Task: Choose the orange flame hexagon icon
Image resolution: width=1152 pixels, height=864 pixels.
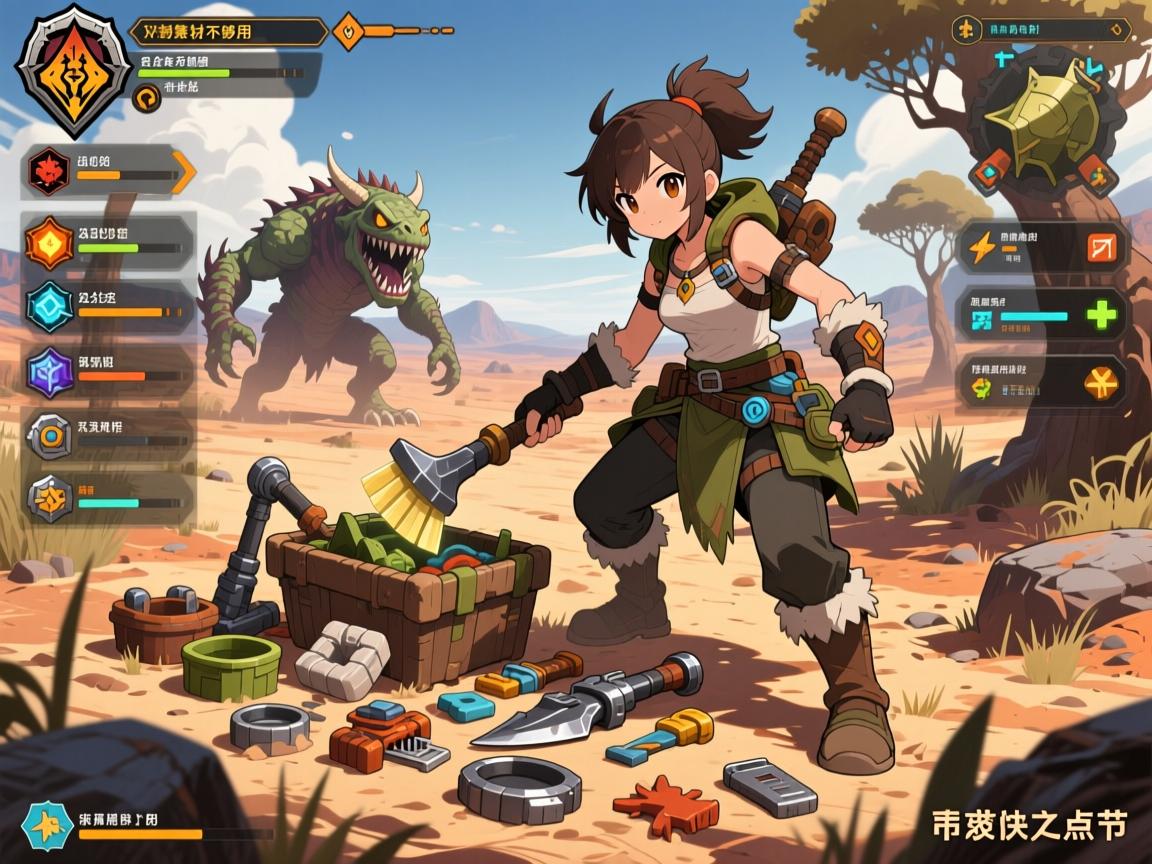Action: click(48, 242)
